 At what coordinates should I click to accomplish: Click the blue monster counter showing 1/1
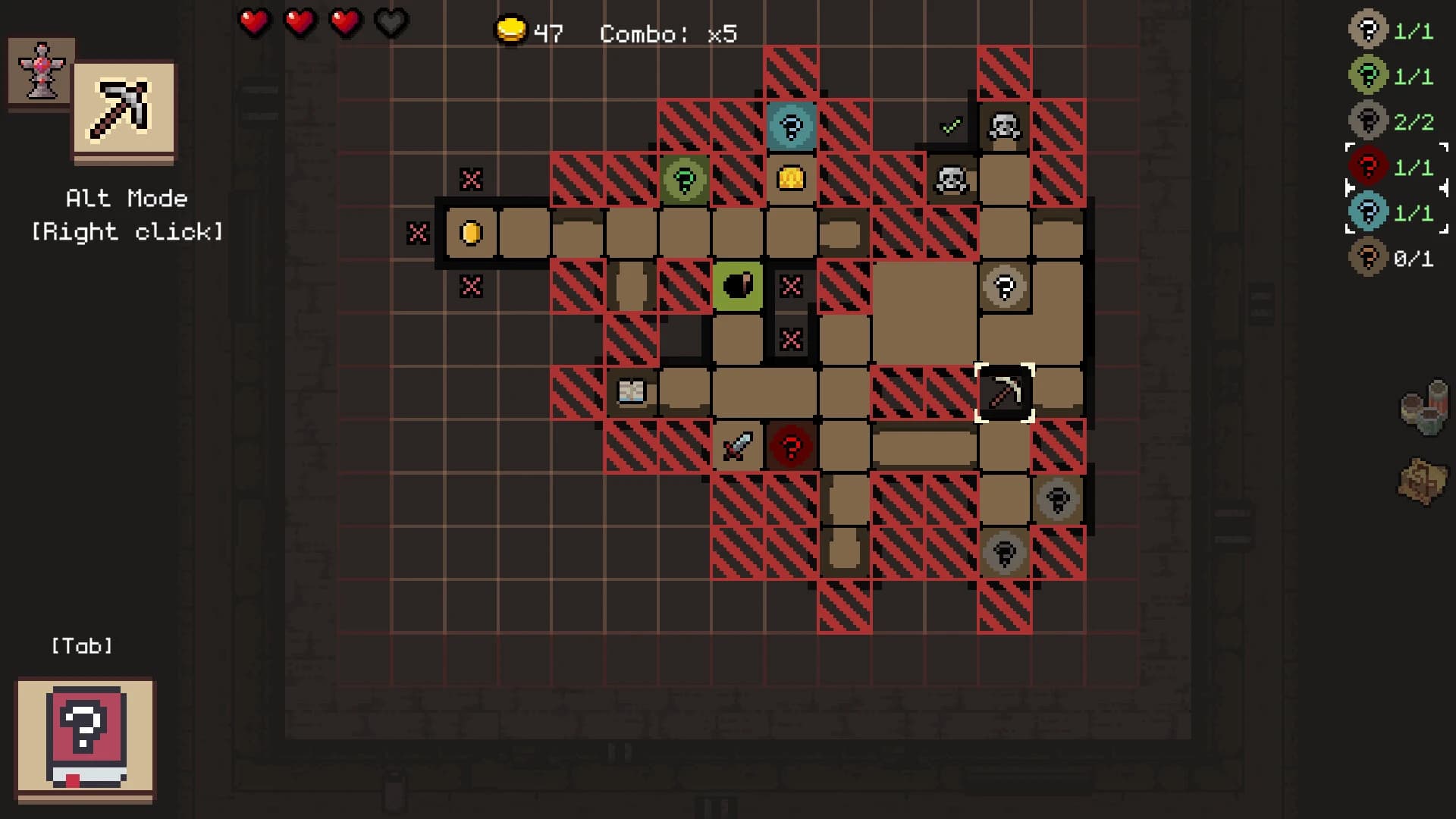1367,213
